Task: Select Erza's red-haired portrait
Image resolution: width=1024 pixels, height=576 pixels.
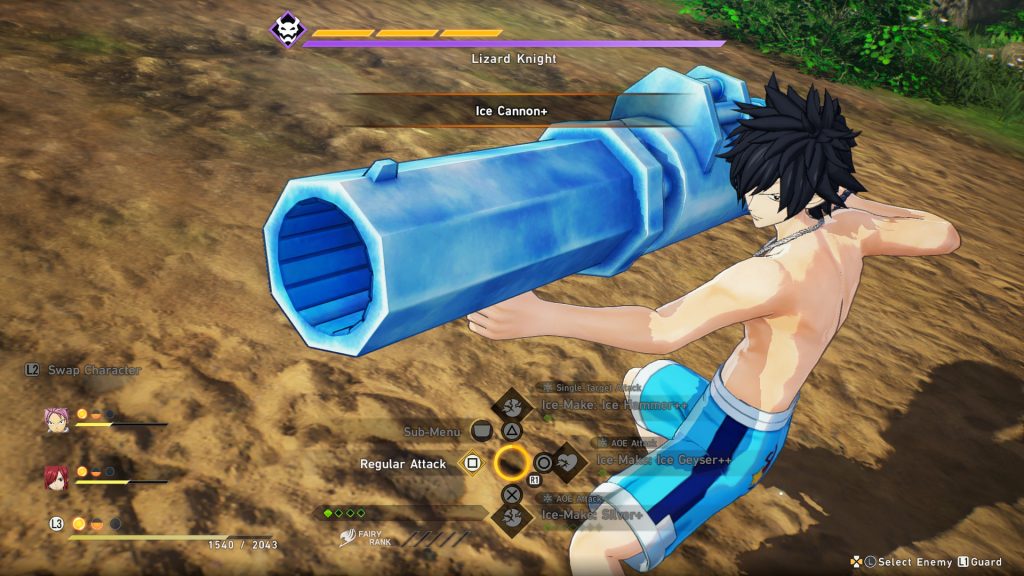Action: (56, 477)
